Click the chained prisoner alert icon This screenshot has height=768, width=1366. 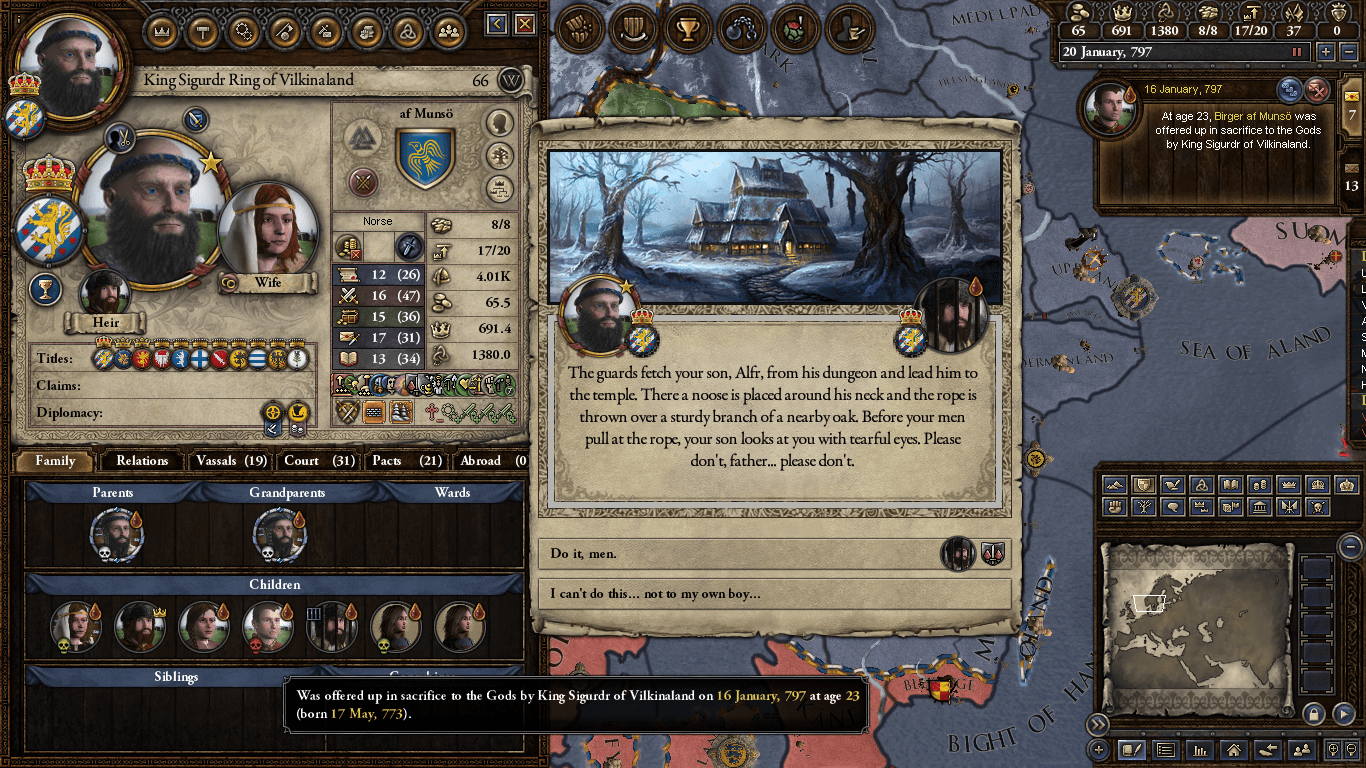pyautogui.click(x=741, y=31)
